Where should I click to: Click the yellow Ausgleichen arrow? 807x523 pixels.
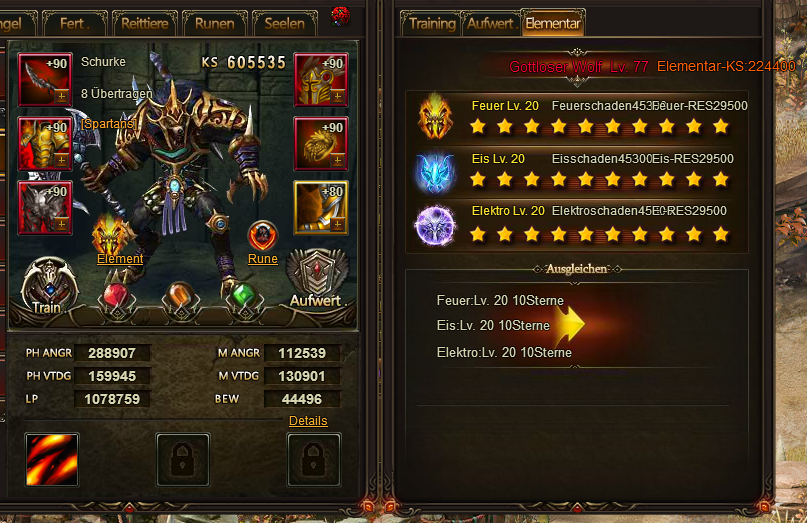pyautogui.click(x=569, y=324)
